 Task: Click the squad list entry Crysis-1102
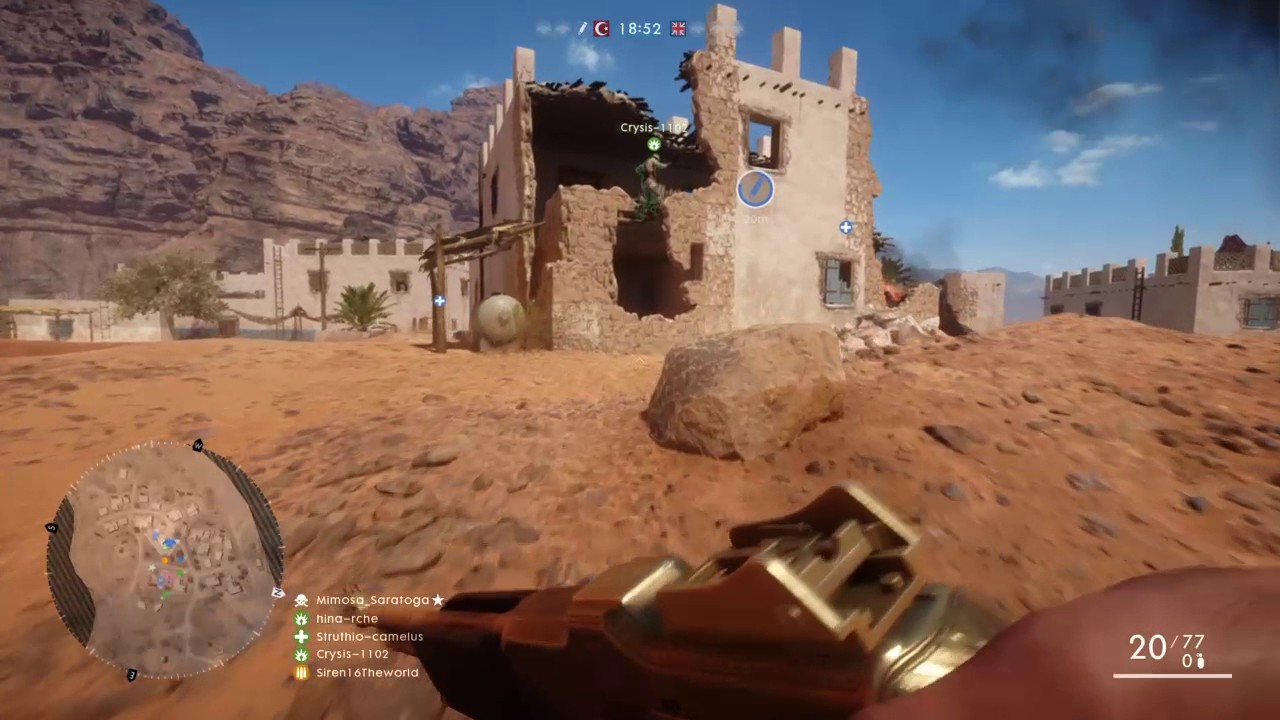(x=352, y=653)
